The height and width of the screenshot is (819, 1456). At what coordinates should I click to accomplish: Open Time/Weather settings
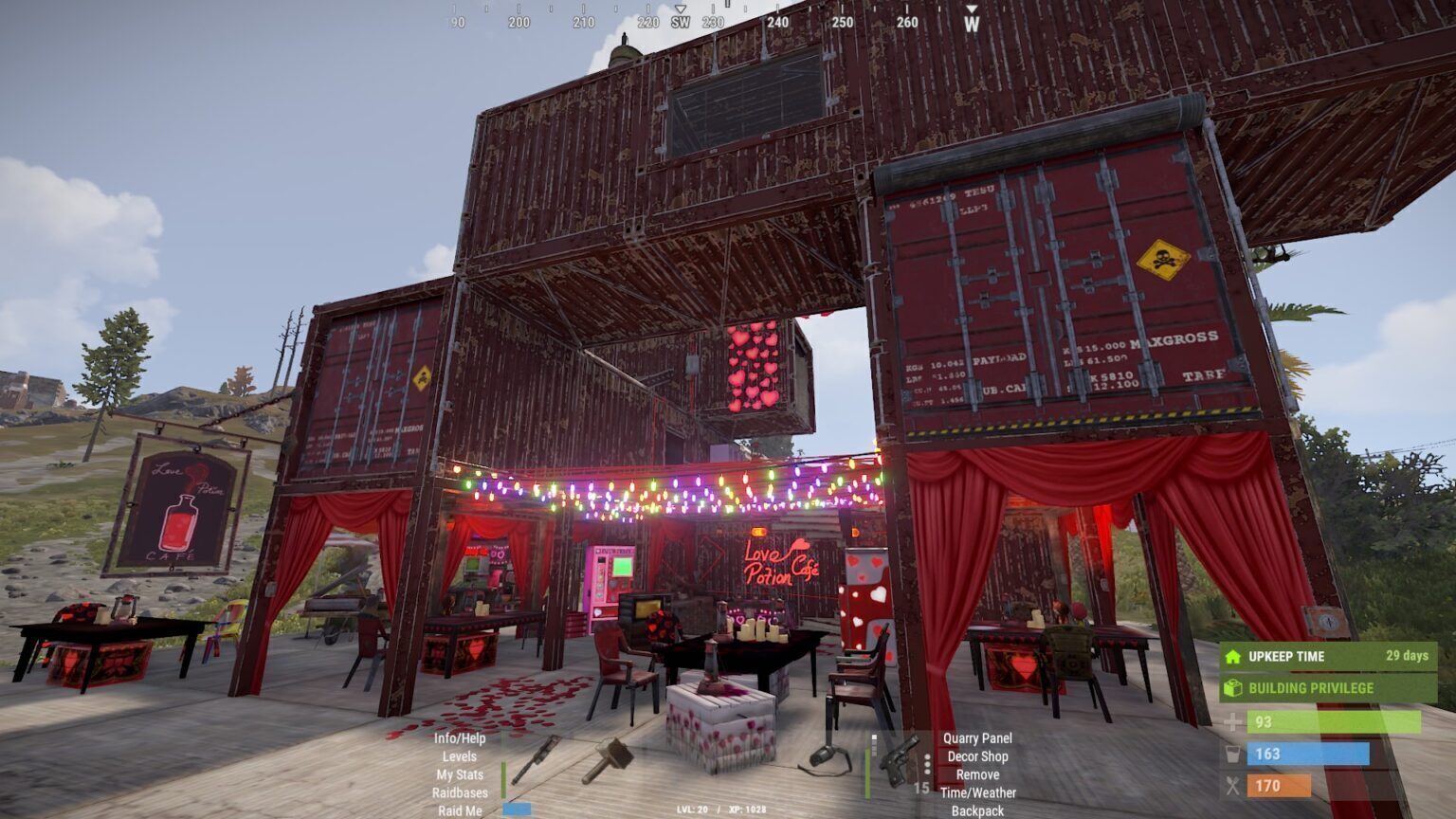click(977, 792)
